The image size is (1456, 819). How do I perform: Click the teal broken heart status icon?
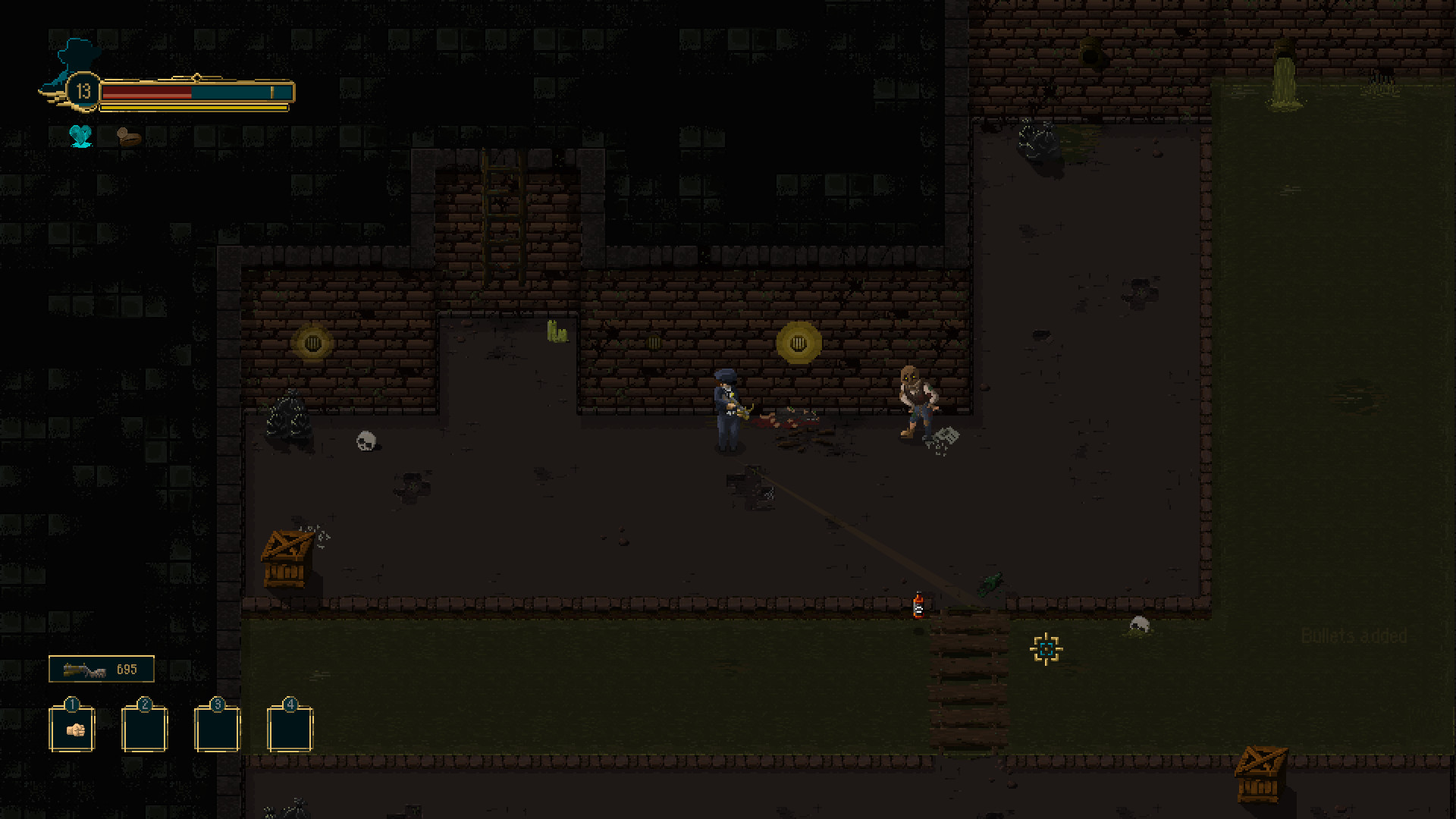(81, 136)
